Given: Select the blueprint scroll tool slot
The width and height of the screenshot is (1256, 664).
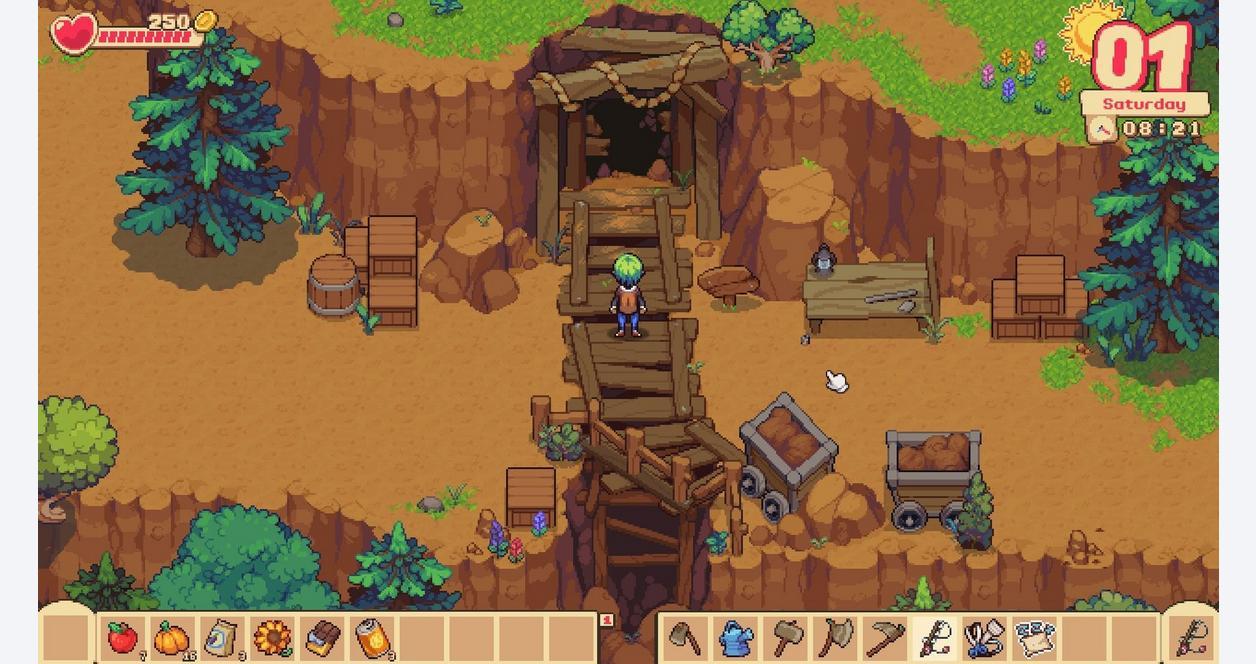Looking at the screenshot, I should [1035, 638].
